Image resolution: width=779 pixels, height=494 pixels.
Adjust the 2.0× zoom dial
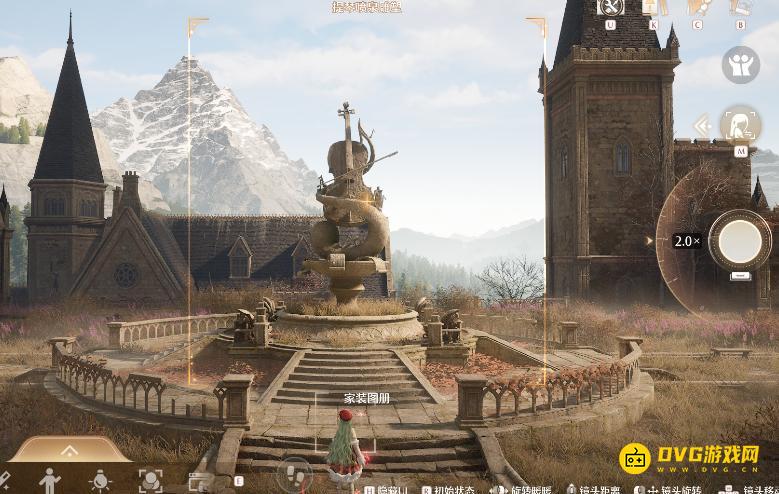[686, 241]
